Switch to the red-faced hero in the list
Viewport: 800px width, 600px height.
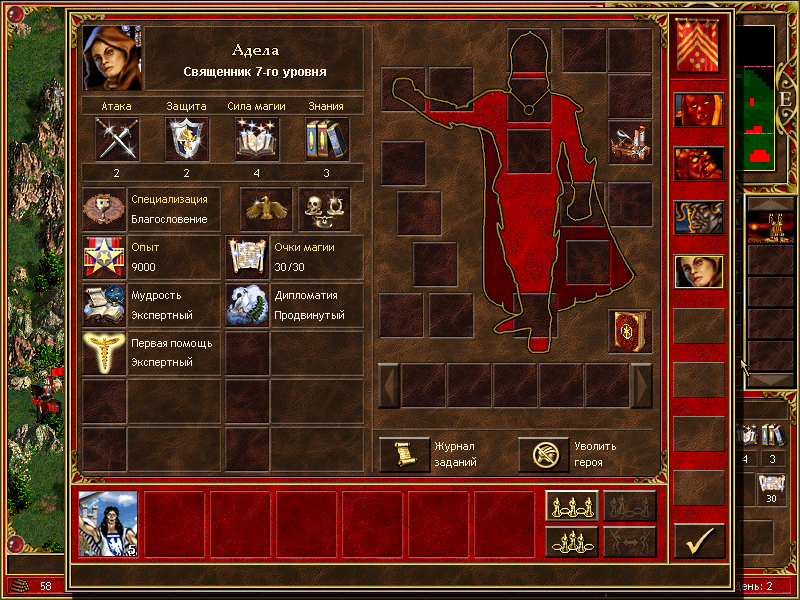click(699, 109)
